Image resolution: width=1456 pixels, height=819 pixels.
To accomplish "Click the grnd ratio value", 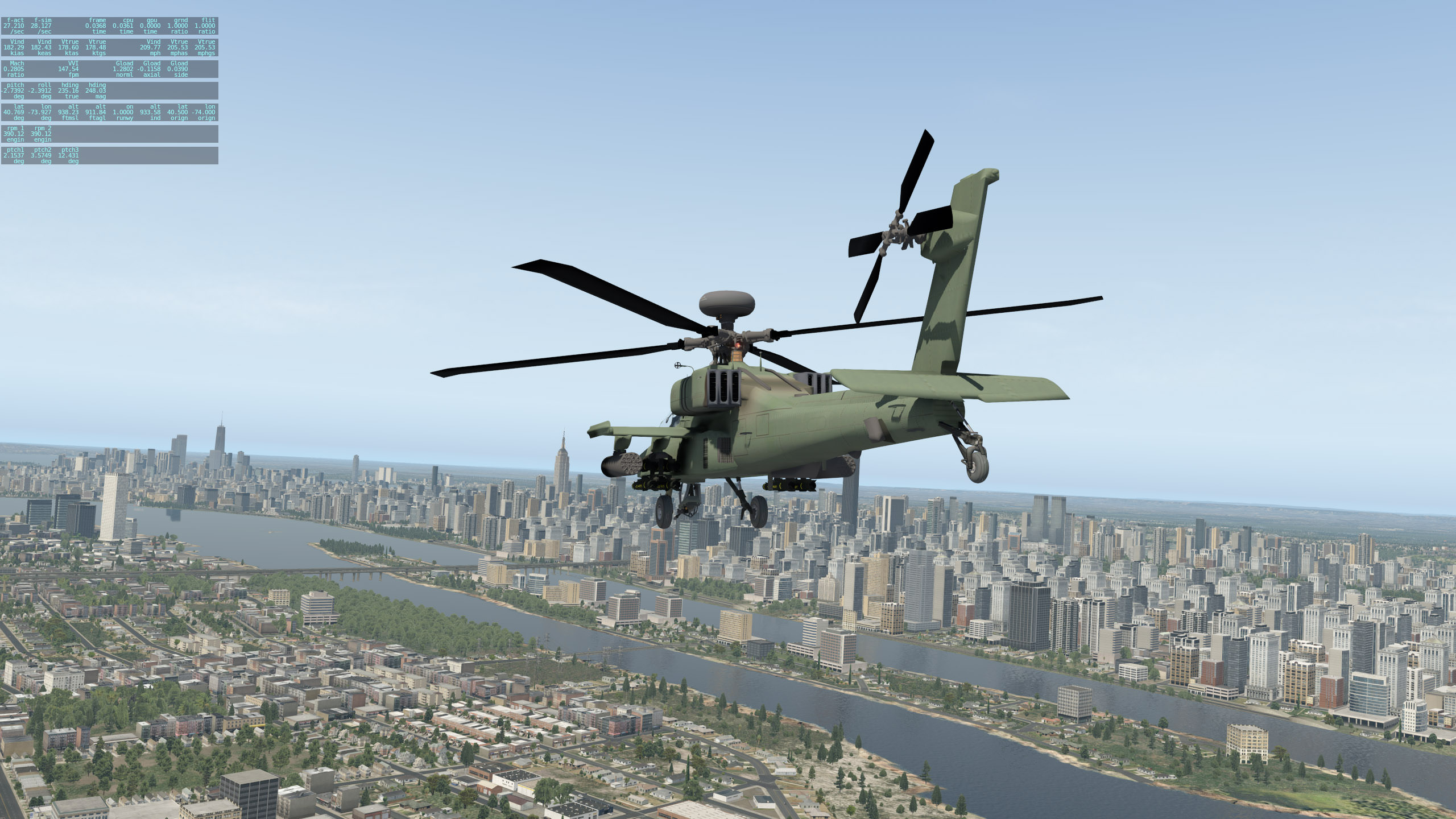I will pos(177,26).
